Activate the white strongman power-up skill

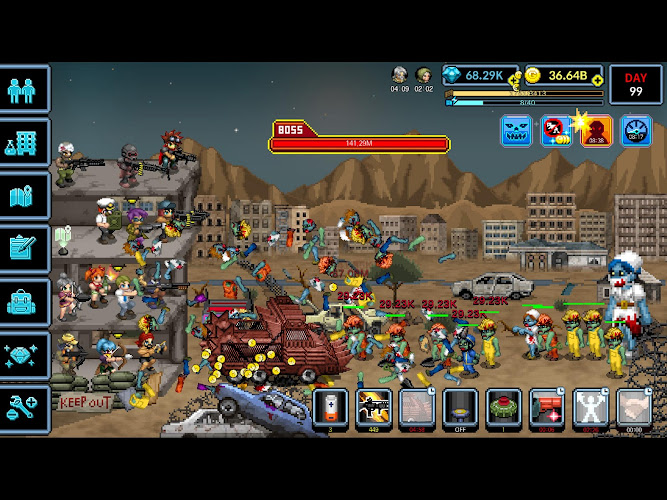pos(590,407)
